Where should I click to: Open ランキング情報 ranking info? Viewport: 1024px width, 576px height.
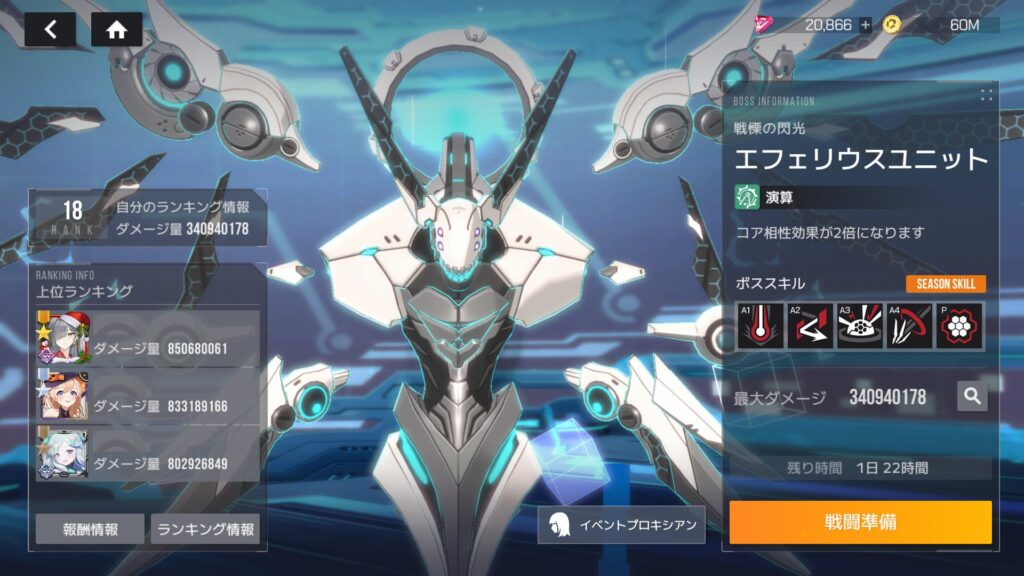click(x=205, y=529)
